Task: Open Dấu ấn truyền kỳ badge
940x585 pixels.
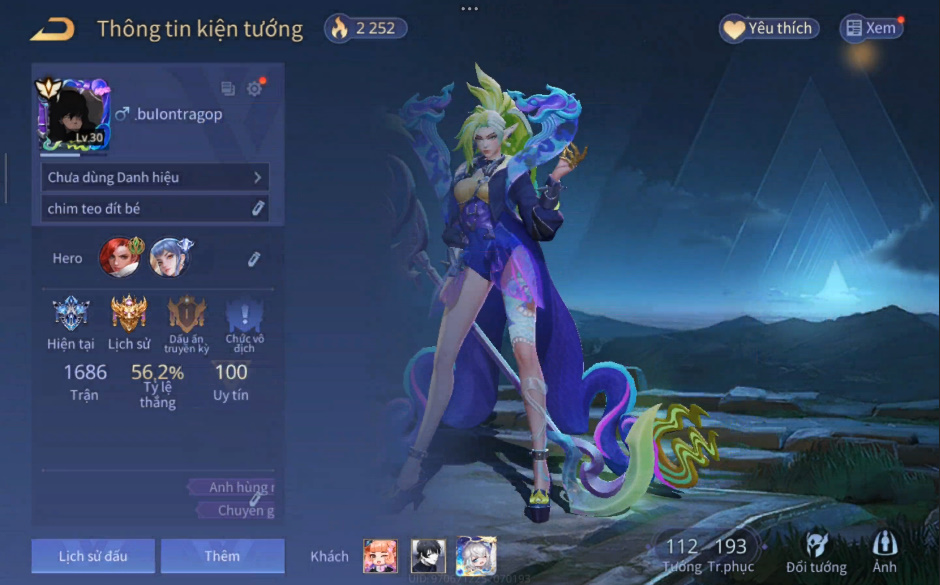Action: point(187,316)
